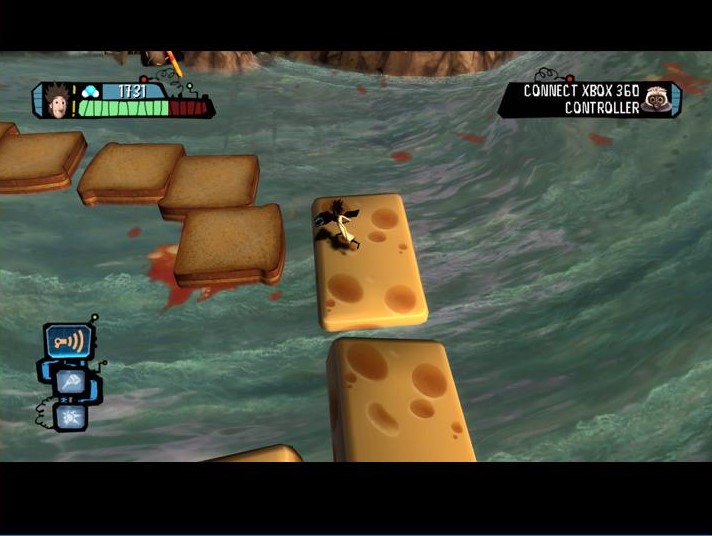Click the second player monkey portrait
Image resolution: width=712 pixels, height=536 pixels.
pyautogui.click(x=657, y=98)
